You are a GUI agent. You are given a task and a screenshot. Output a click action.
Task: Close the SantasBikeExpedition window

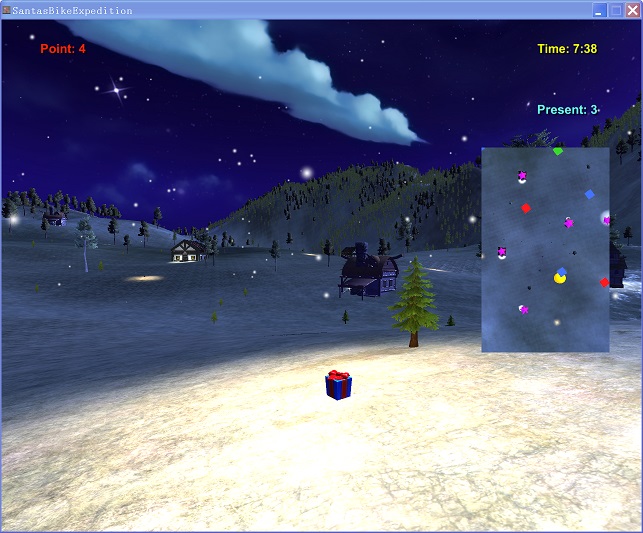pos(632,10)
